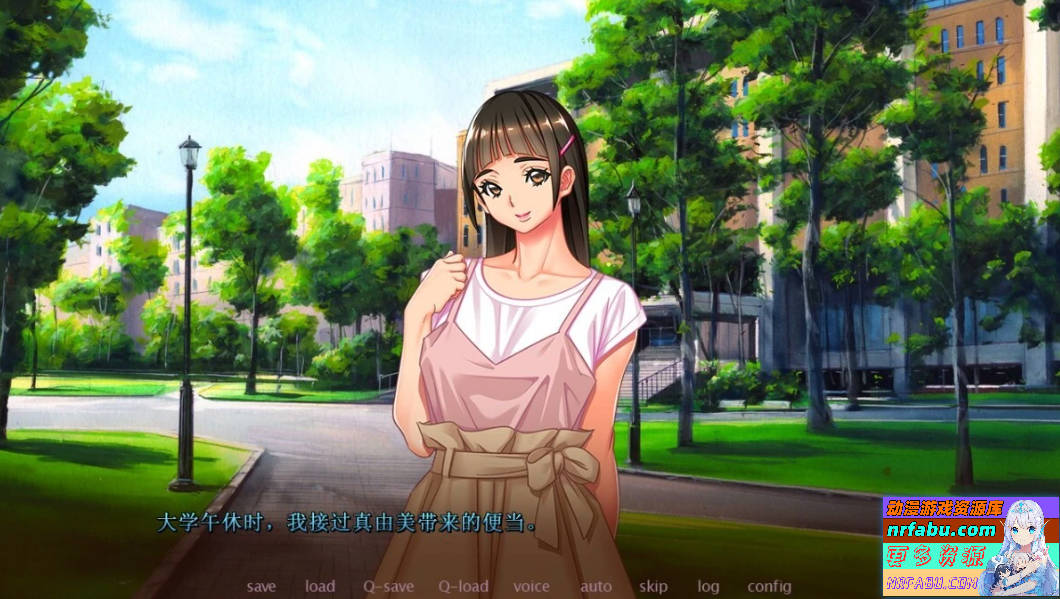Skip the dialogue
Screen dimensions: 1060x599
click(653, 587)
